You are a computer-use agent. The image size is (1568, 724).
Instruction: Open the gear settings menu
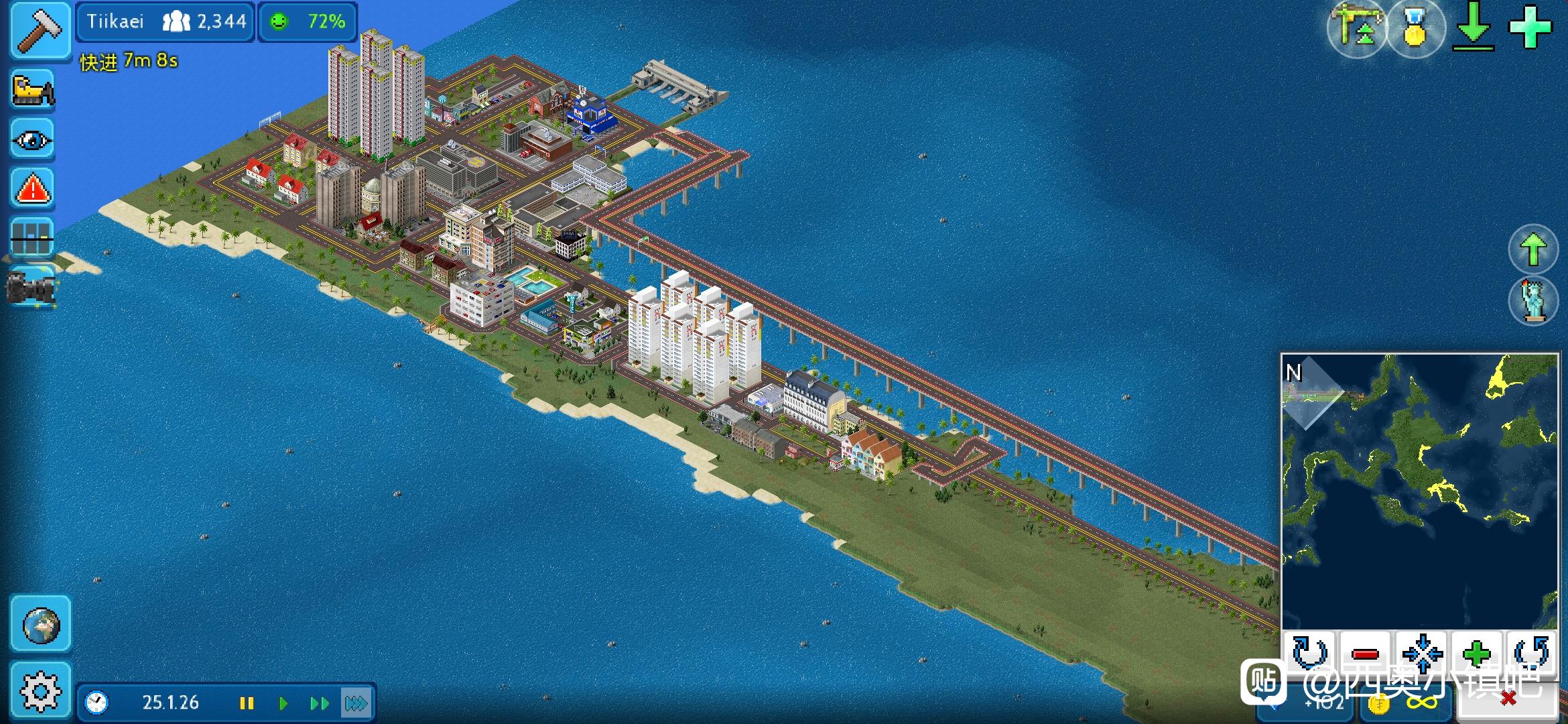point(40,690)
